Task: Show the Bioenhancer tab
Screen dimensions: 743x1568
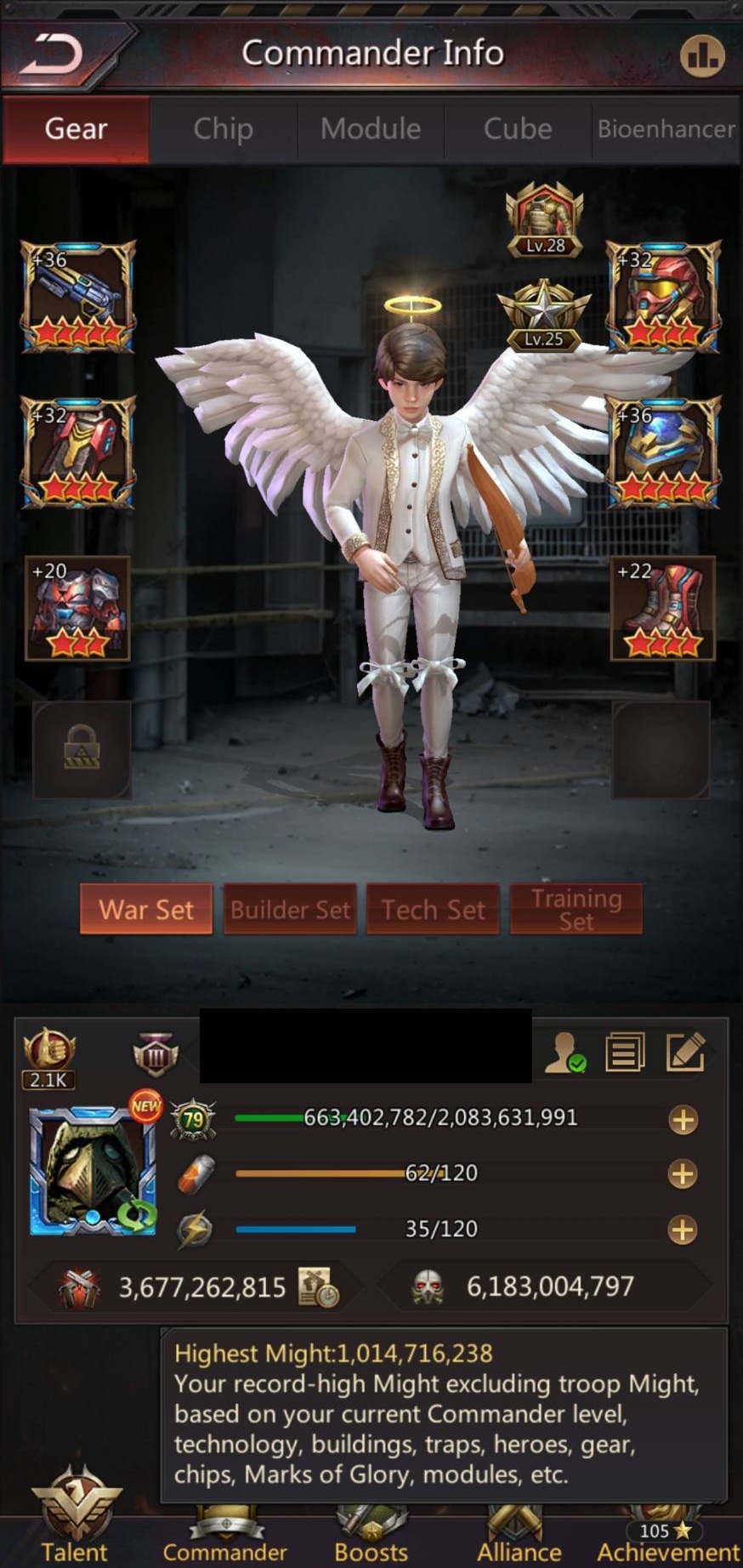Action: click(666, 129)
